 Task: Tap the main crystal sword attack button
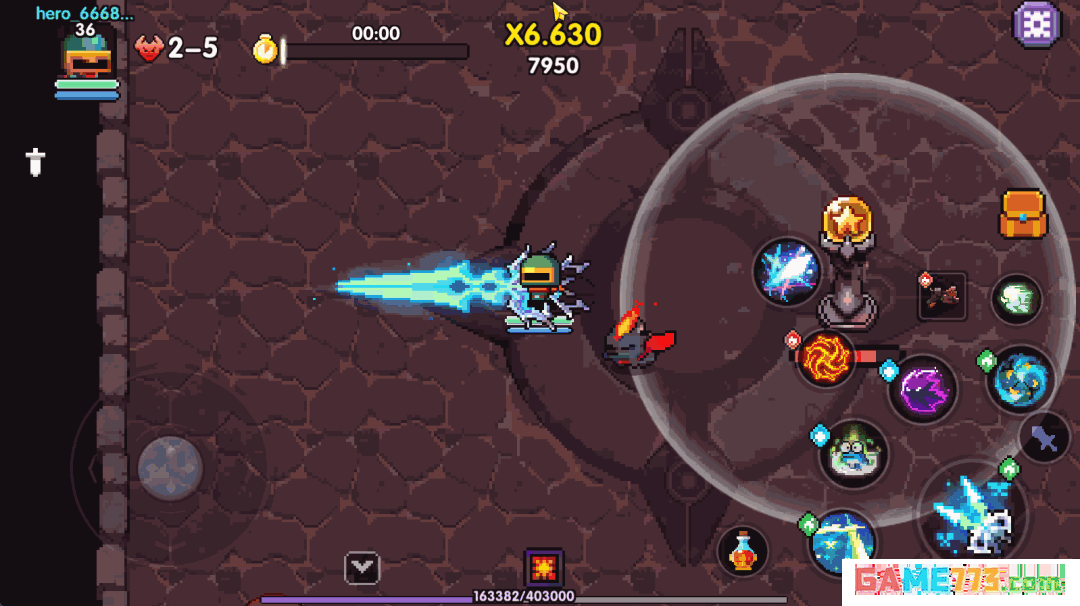click(970, 512)
